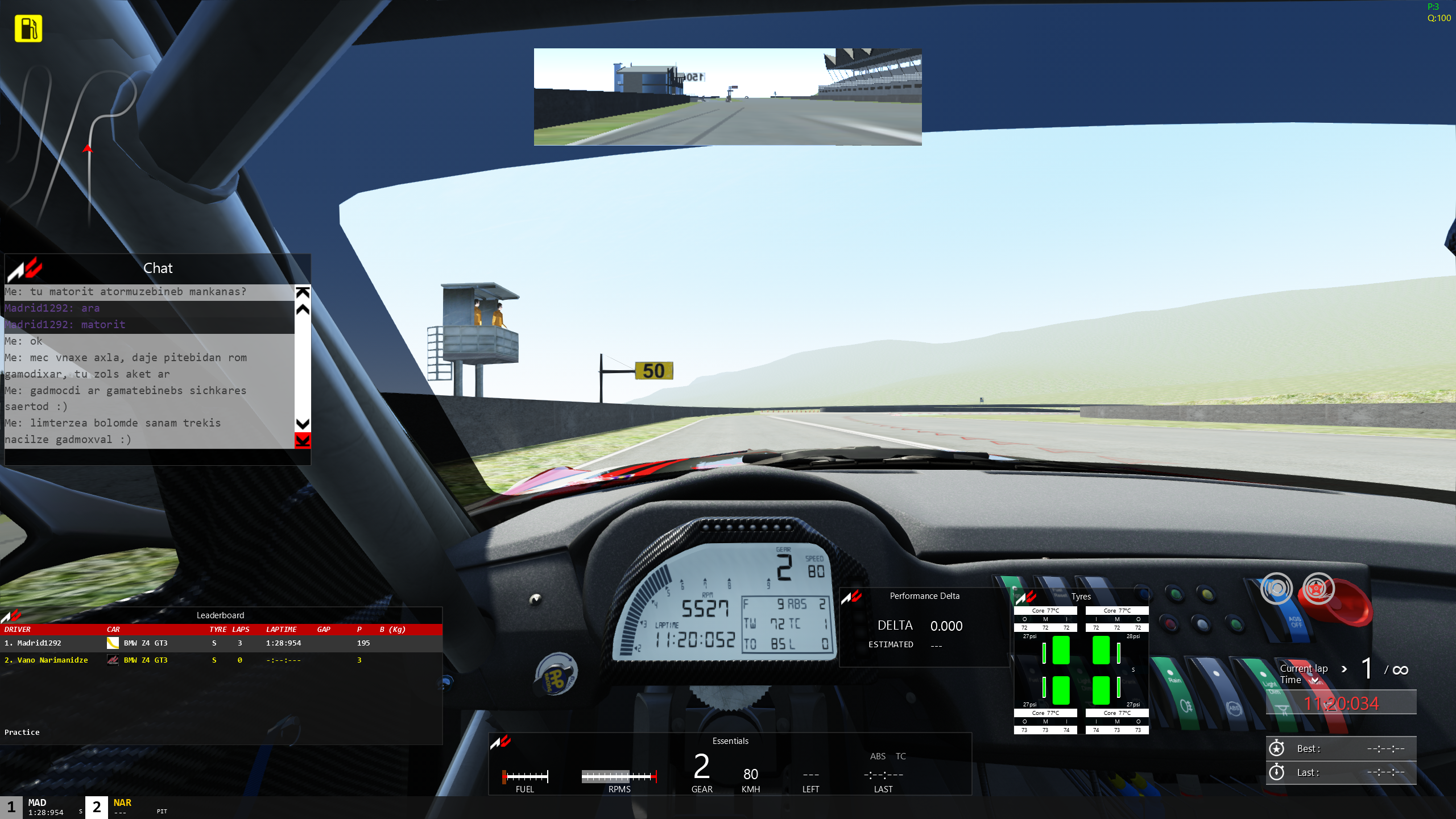
Task: Click the chat single-step down arrow
Action: tap(303, 424)
